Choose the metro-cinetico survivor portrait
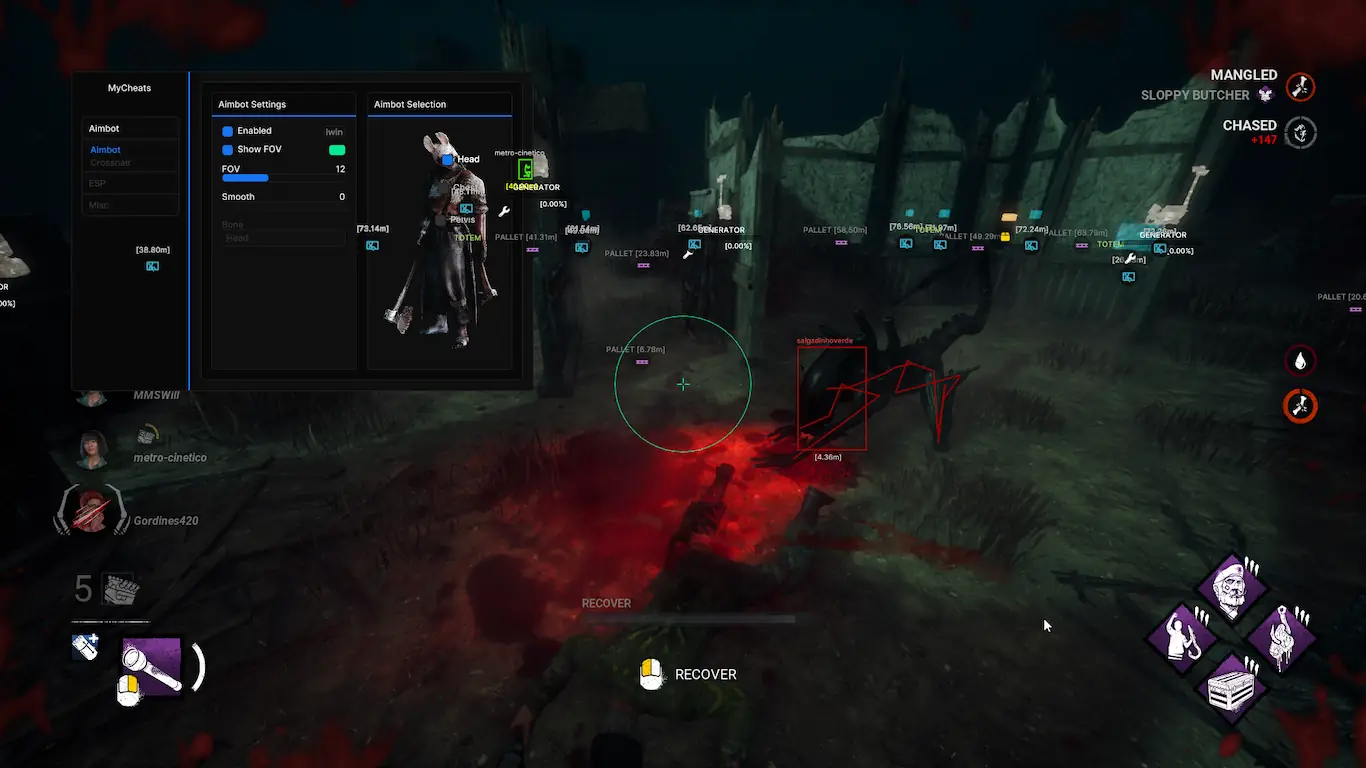Screen dimensions: 1366x768 click(x=91, y=448)
